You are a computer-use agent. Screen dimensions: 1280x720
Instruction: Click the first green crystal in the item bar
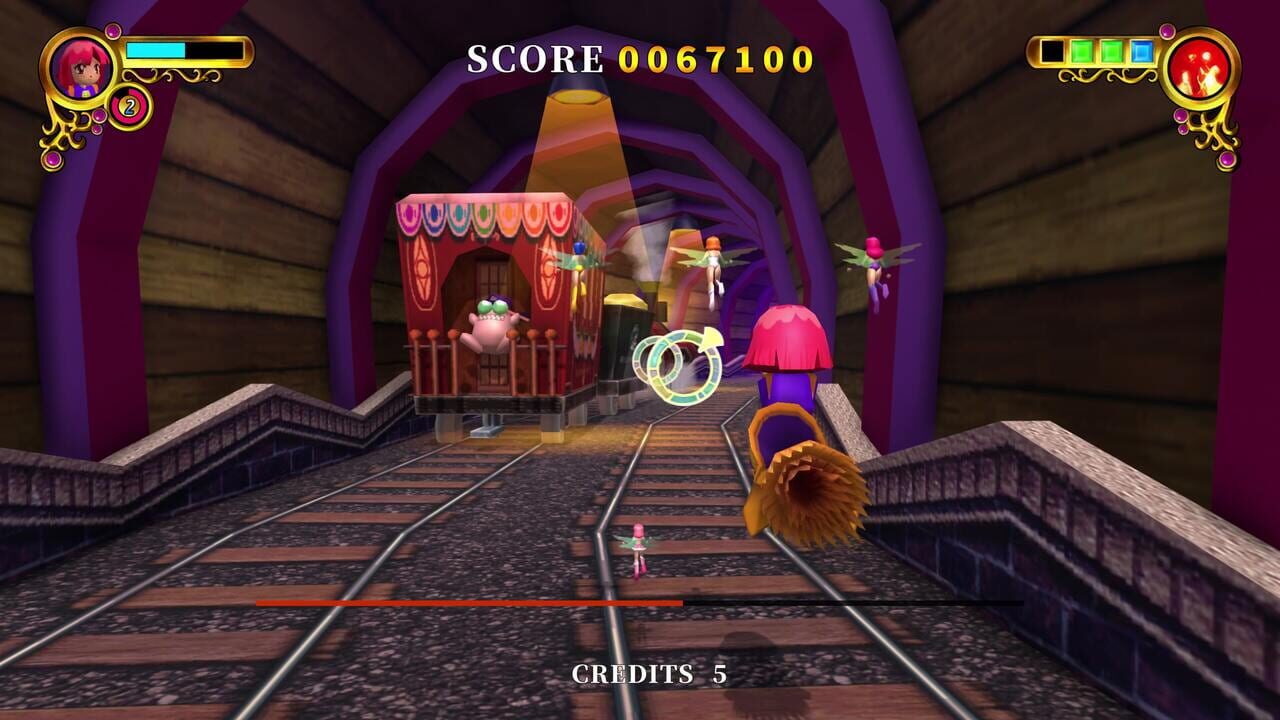1084,52
